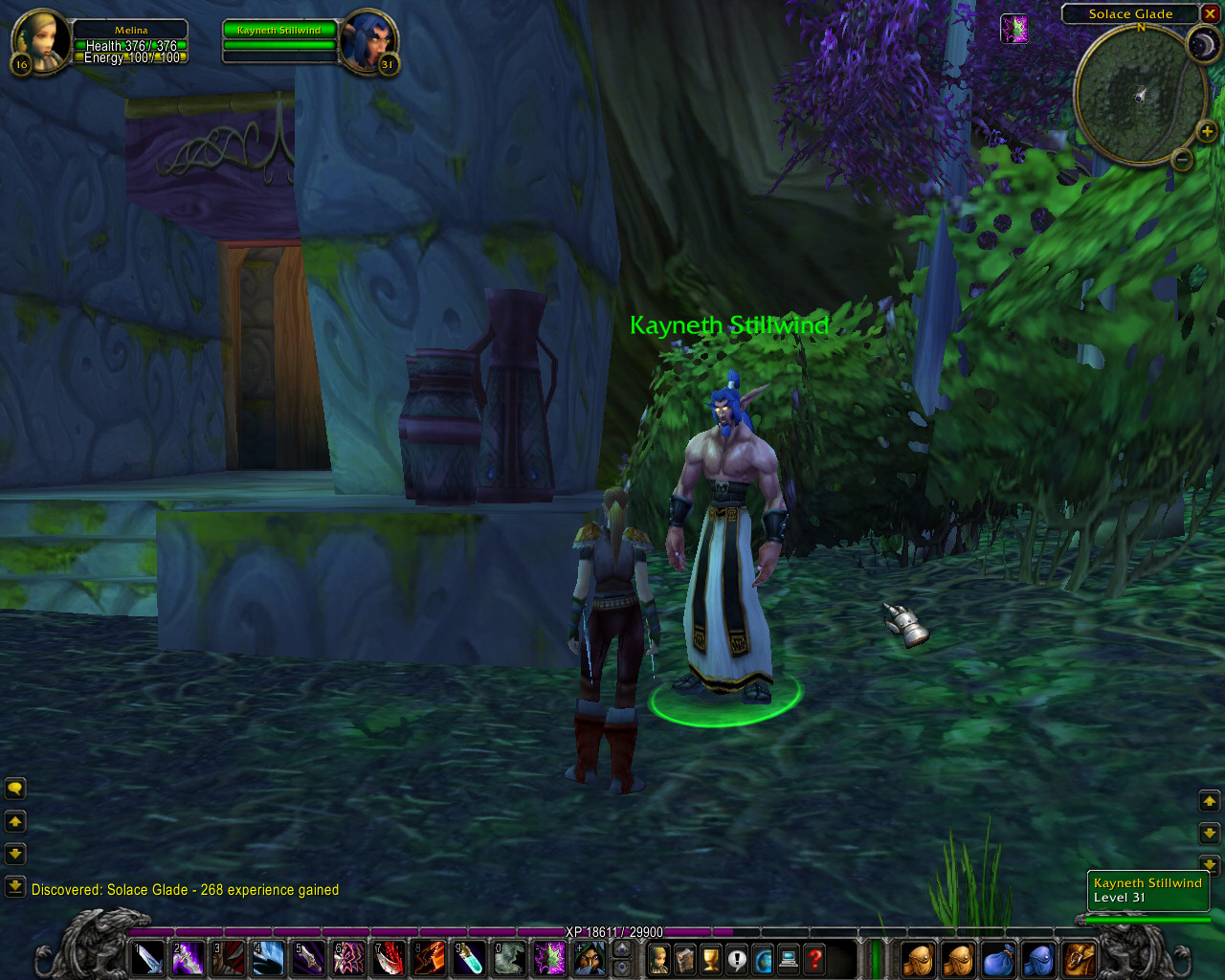Use the blue slash ability in slot 4
The height and width of the screenshot is (980, 1225).
click(x=269, y=958)
